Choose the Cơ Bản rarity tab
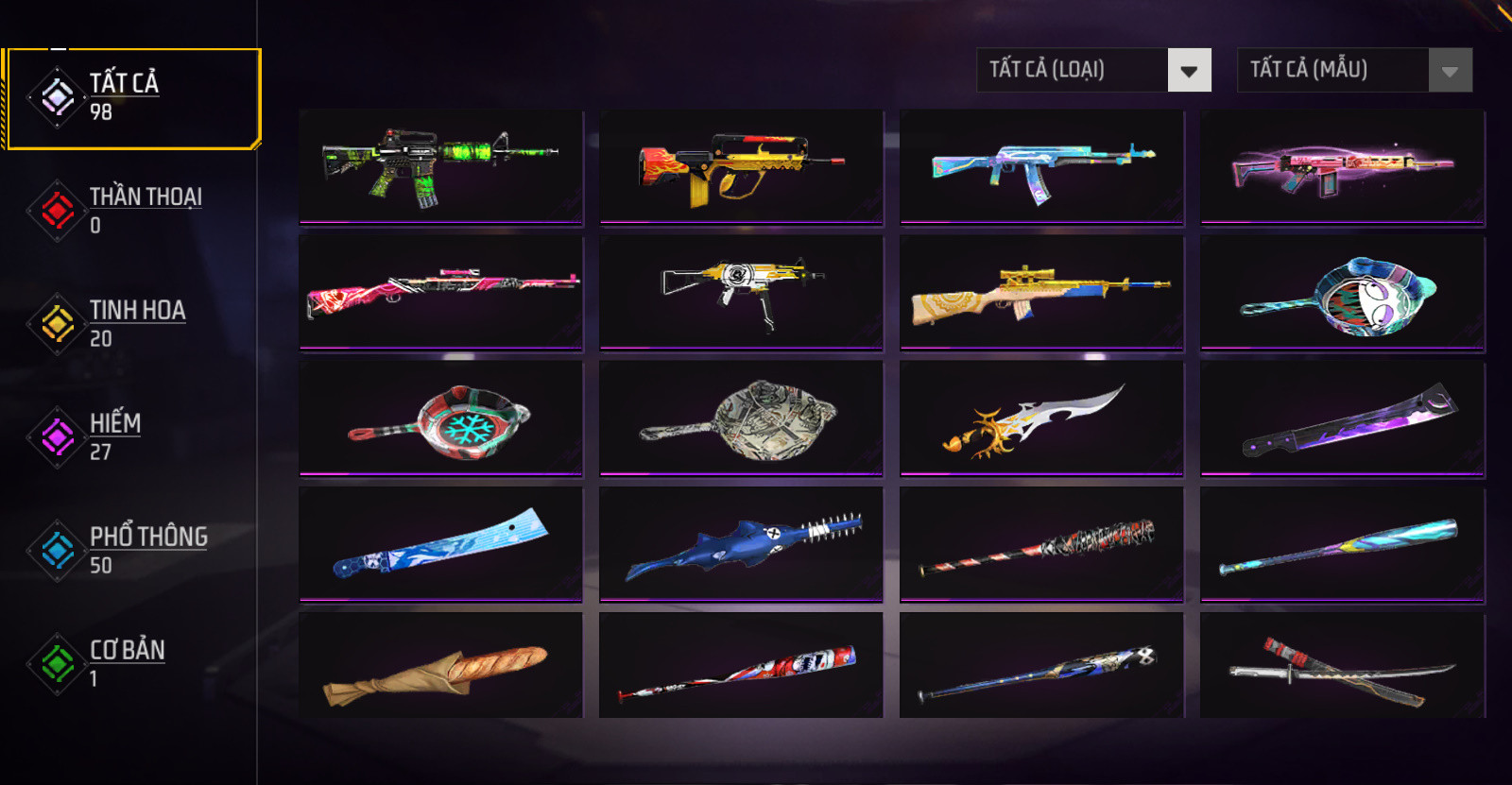The image size is (1512, 785). [x=131, y=664]
